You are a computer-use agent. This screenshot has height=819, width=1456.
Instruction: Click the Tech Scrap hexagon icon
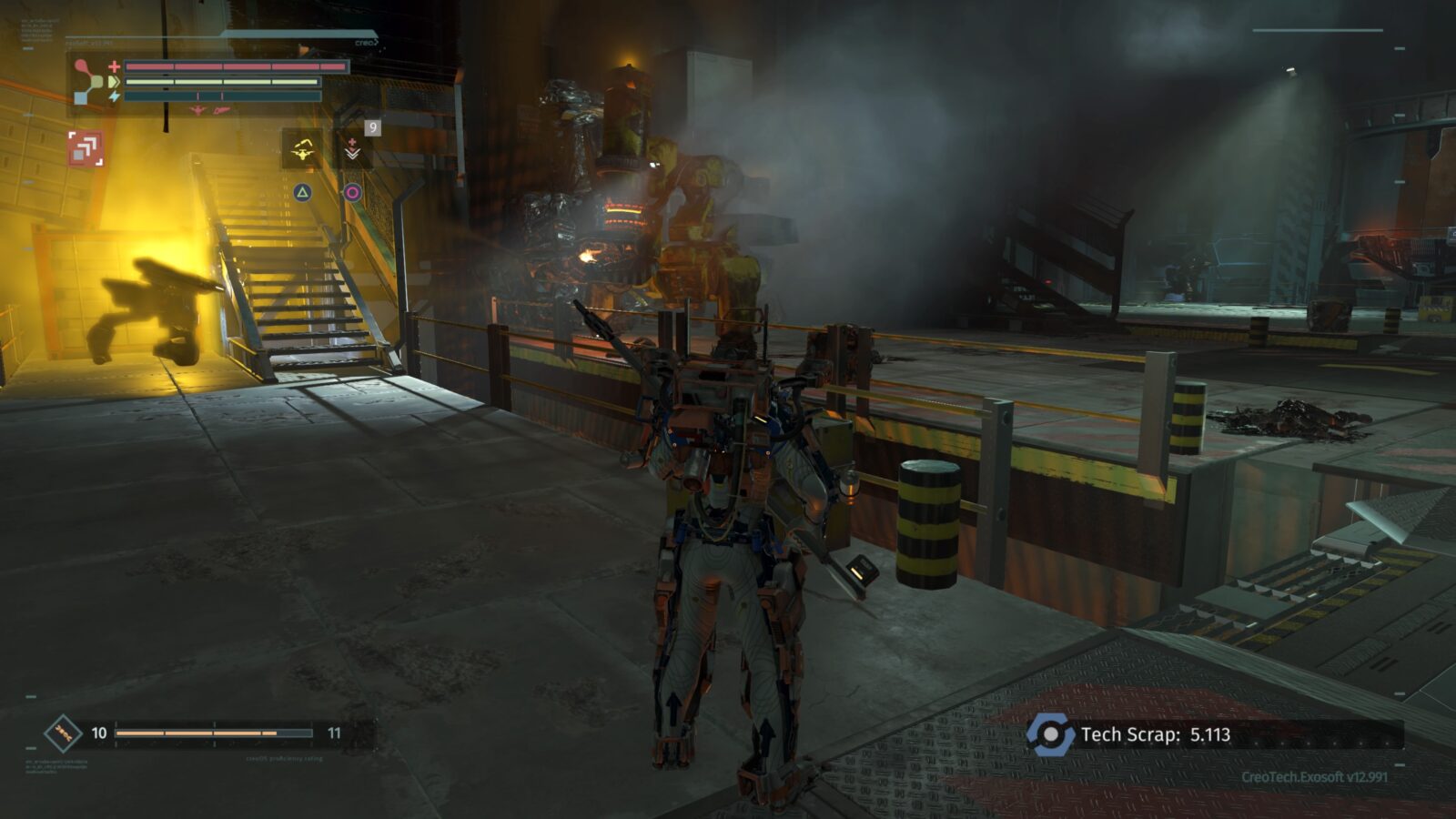(x=1052, y=733)
